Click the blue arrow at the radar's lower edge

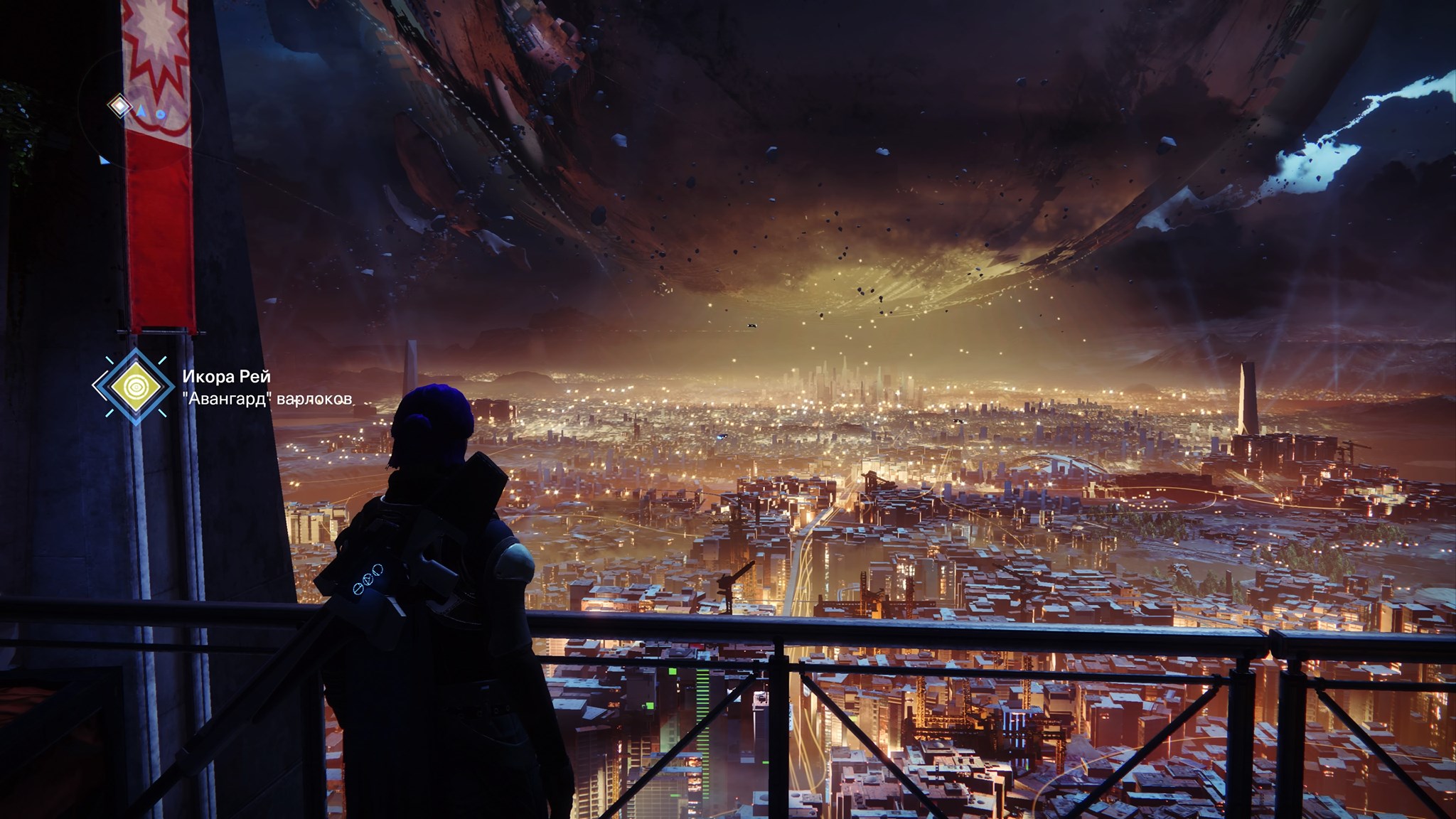[x=104, y=160]
